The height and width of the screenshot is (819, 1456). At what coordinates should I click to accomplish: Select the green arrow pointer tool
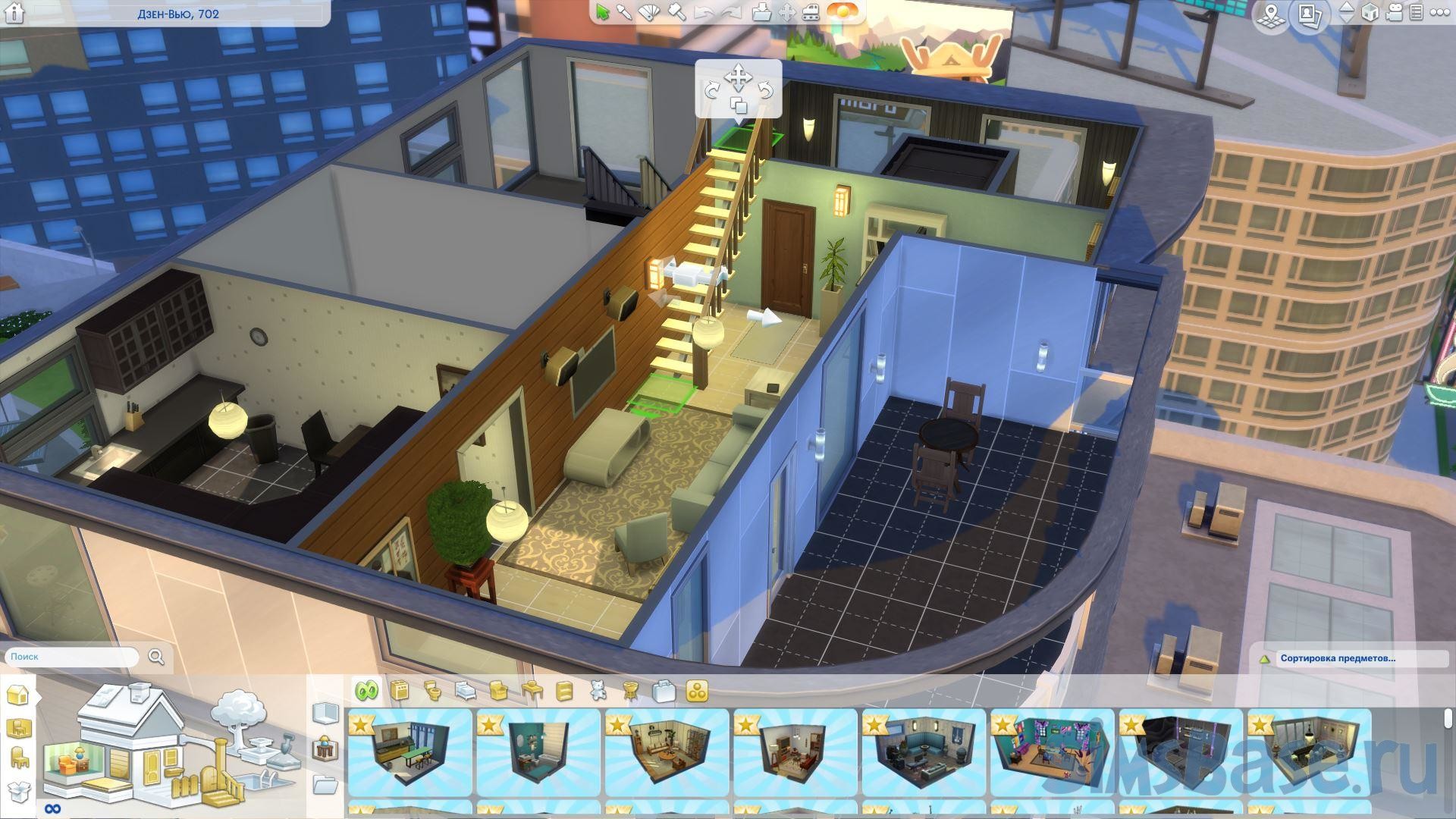(603, 12)
